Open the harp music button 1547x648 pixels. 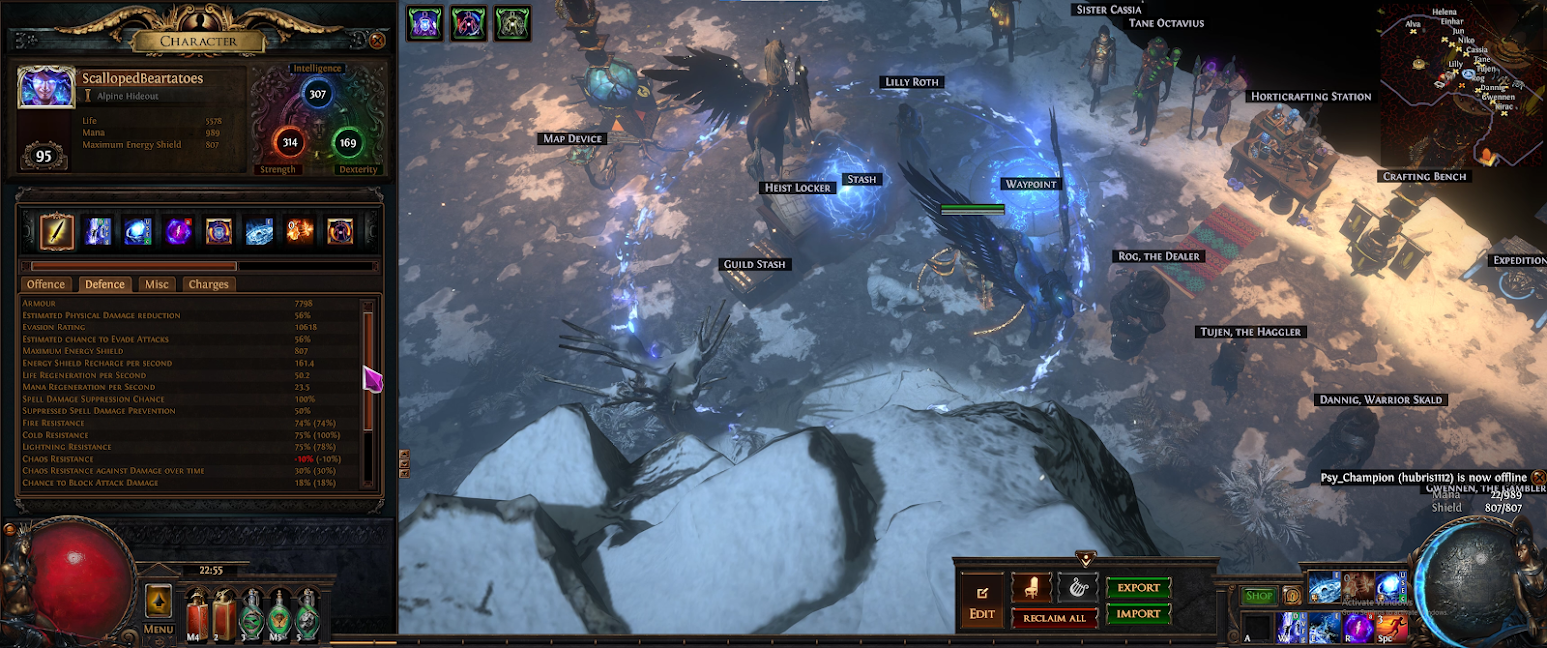(1078, 587)
